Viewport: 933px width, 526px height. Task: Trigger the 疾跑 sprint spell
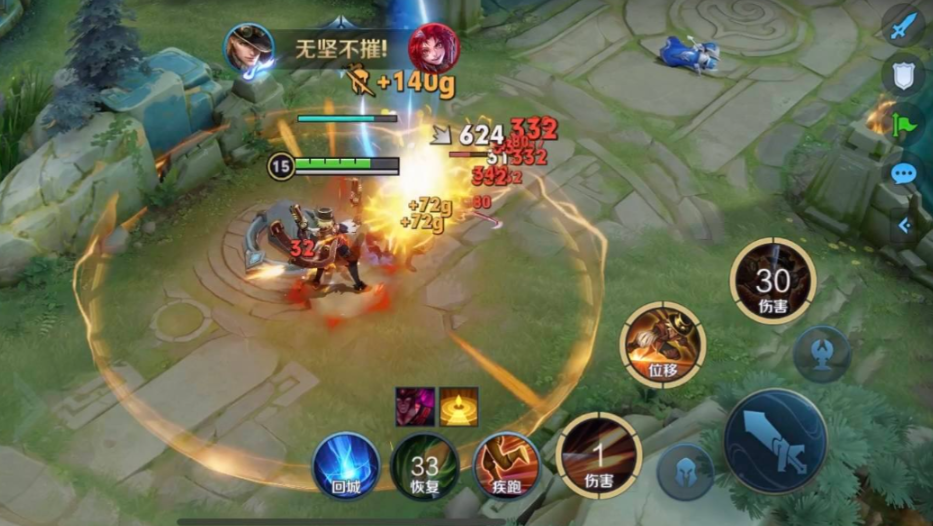(x=506, y=465)
